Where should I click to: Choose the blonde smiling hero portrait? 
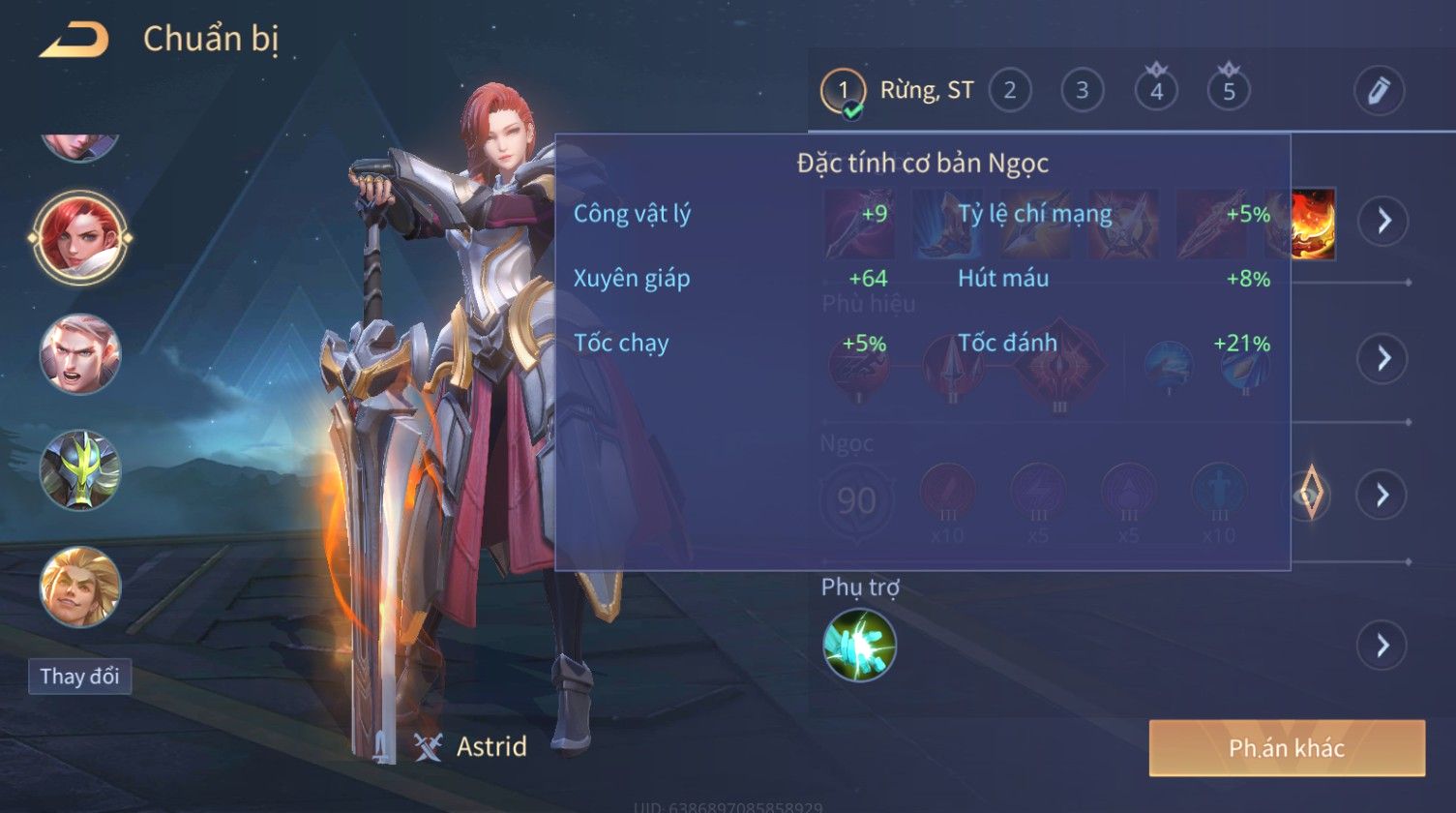(80, 587)
